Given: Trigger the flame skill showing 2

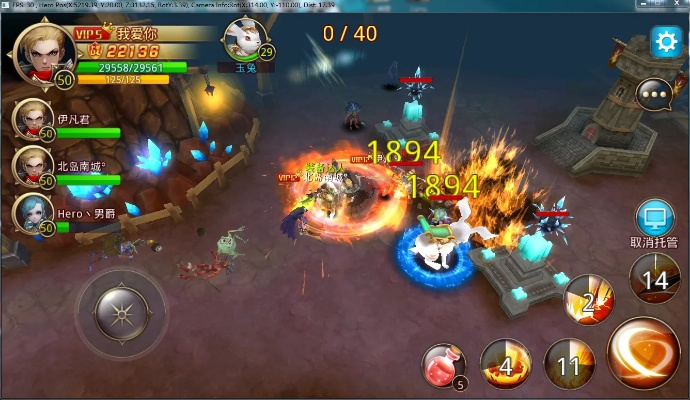Looking at the screenshot, I should click(x=590, y=300).
